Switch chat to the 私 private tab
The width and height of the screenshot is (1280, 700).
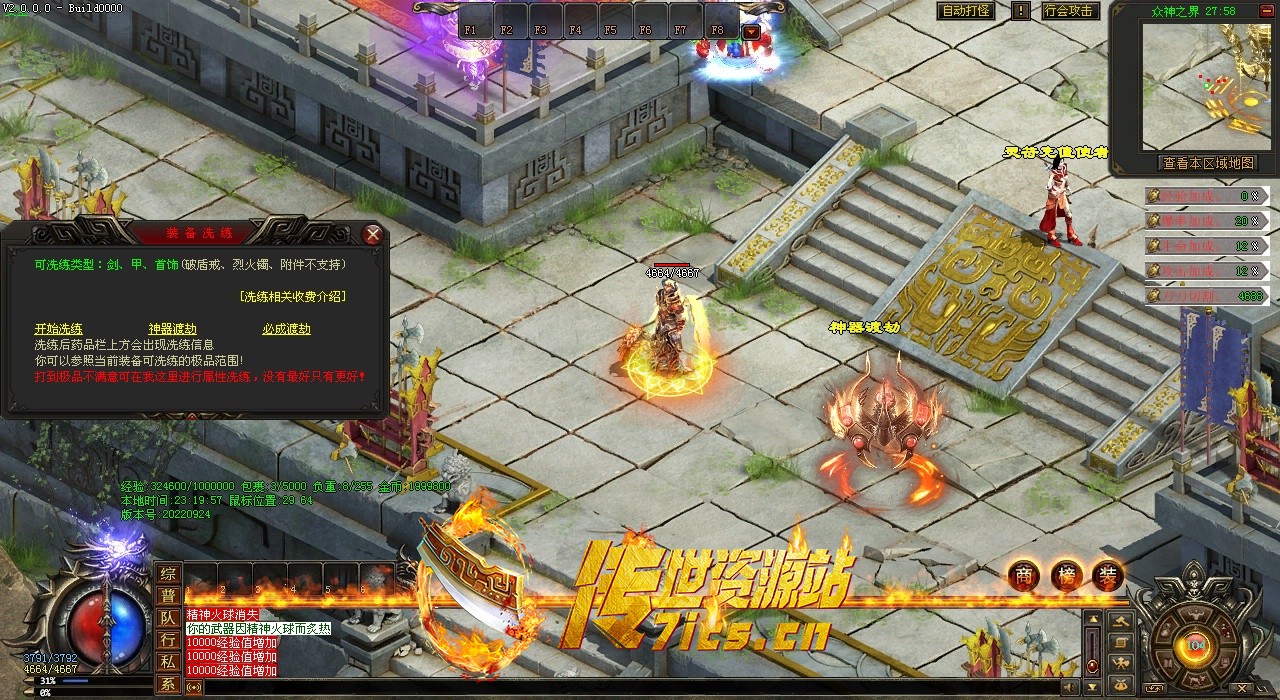coord(168,662)
